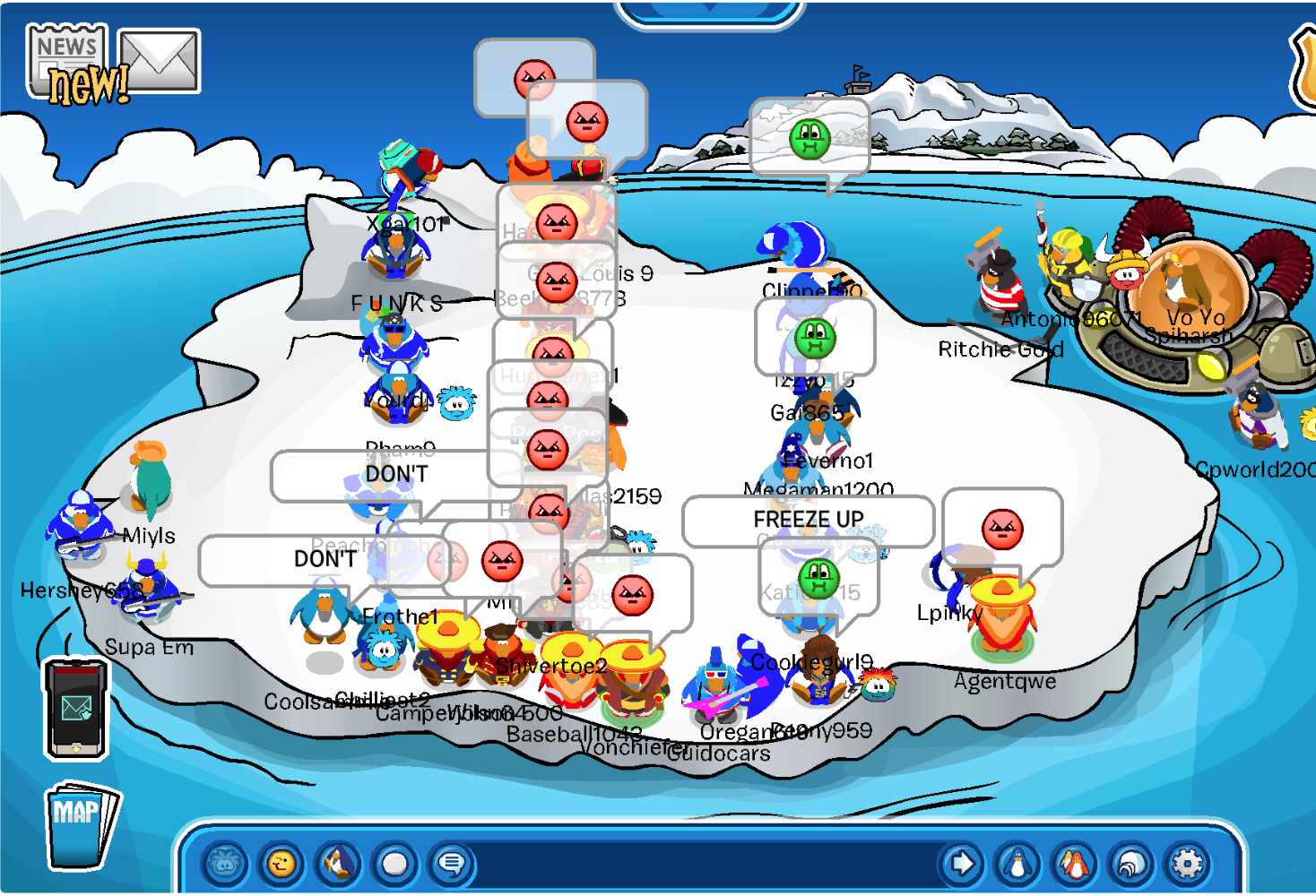Image resolution: width=1316 pixels, height=896 pixels.
Task: Click the greyed-out puffle button
Action: point(225,864)
